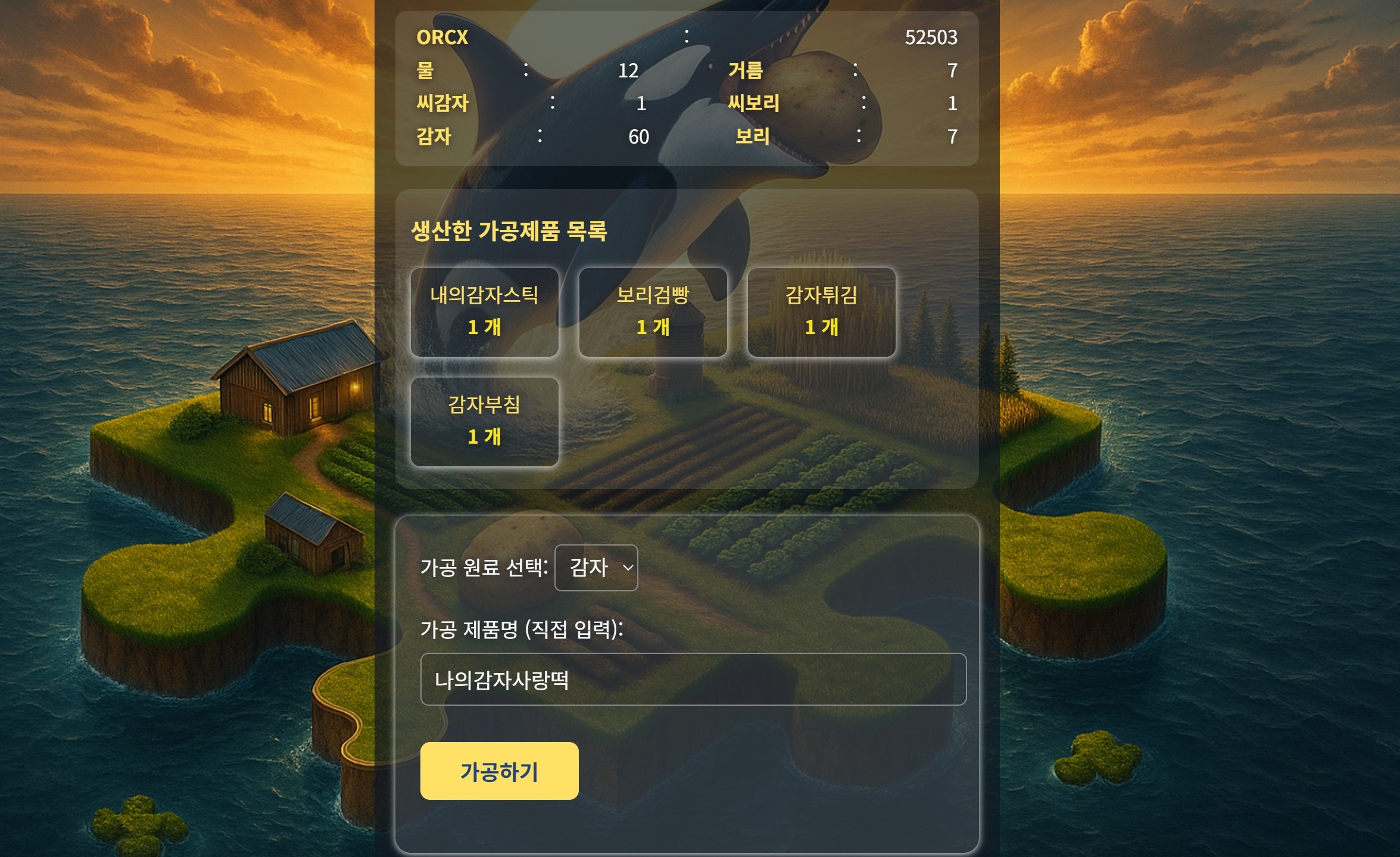Viewport: 1400px width, 857px height.
Task: Click the 씨감자 resource label
Action: 443,104
